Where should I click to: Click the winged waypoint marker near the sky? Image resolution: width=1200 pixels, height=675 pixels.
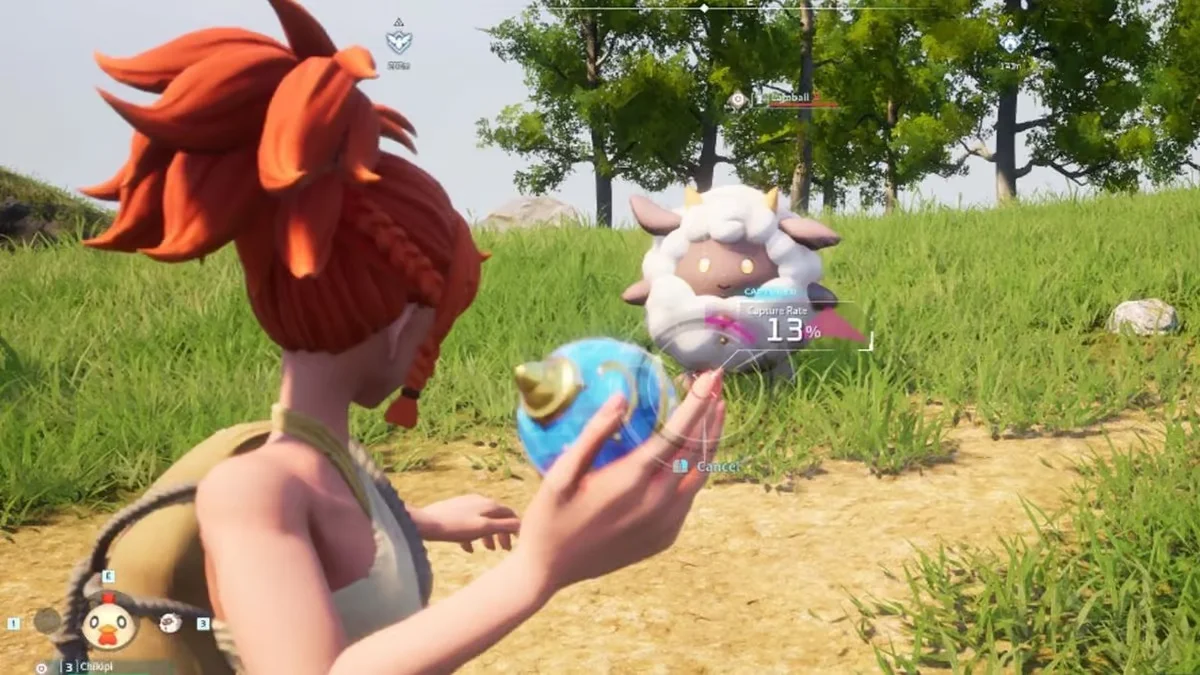[398, 41]
